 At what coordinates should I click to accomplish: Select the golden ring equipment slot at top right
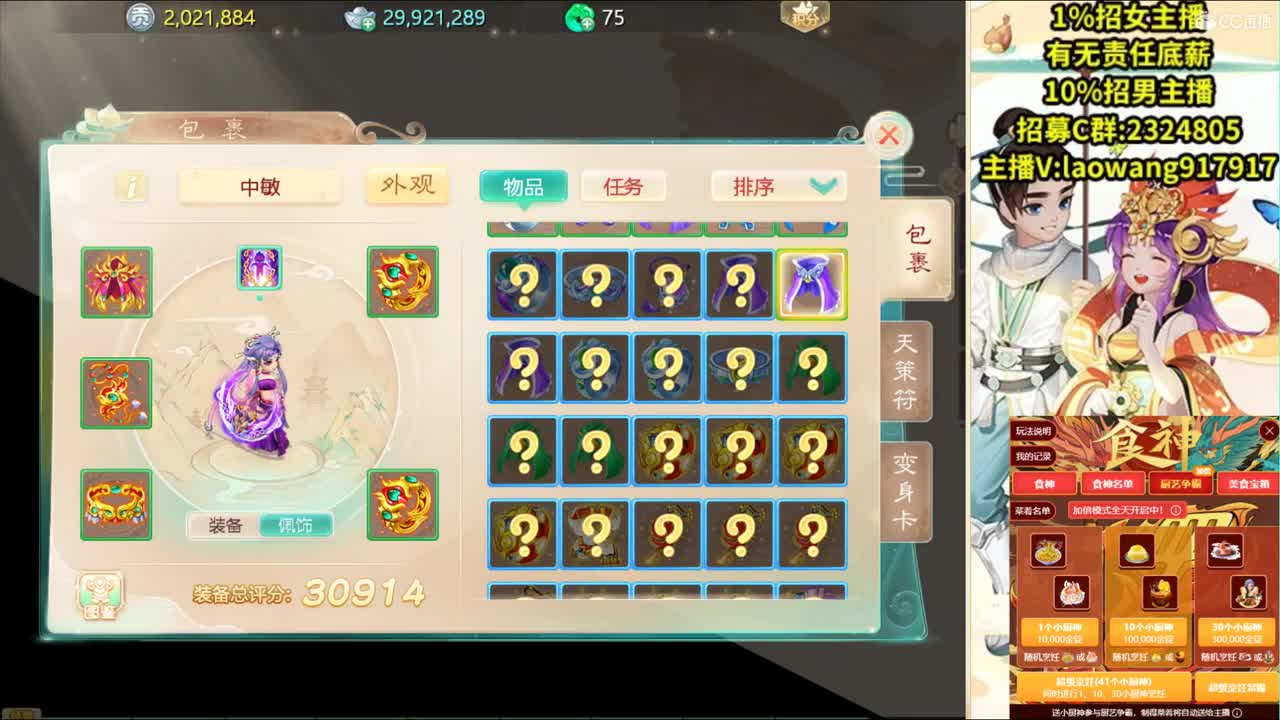pyautogui.click(x=402, y=282)
